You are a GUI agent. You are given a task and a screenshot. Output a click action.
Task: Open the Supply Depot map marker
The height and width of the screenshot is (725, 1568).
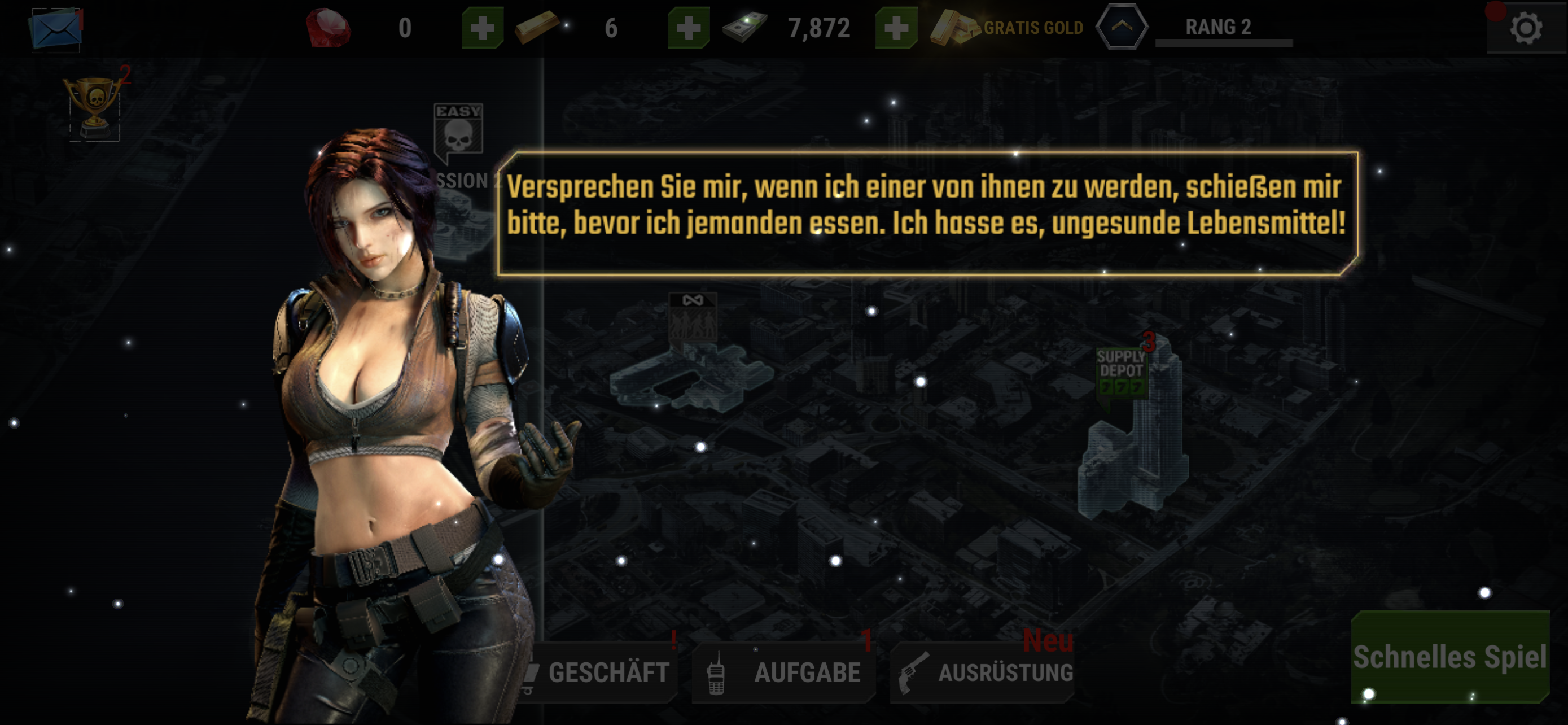(1120, 372)
